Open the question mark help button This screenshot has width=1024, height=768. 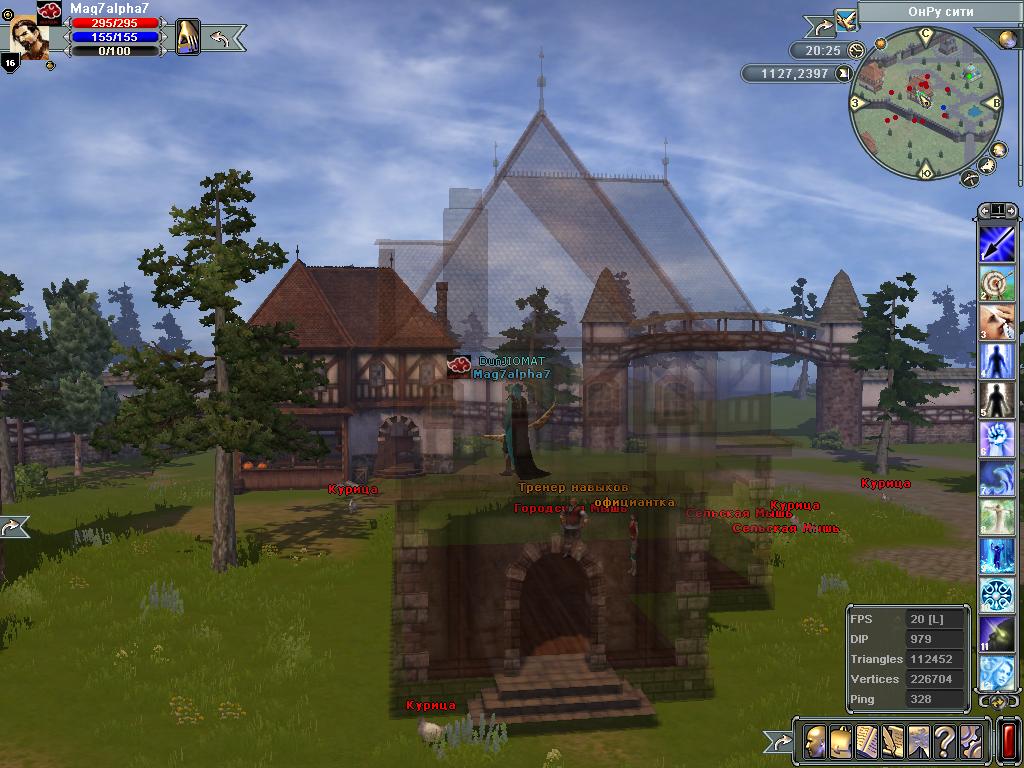pos(942,742)
